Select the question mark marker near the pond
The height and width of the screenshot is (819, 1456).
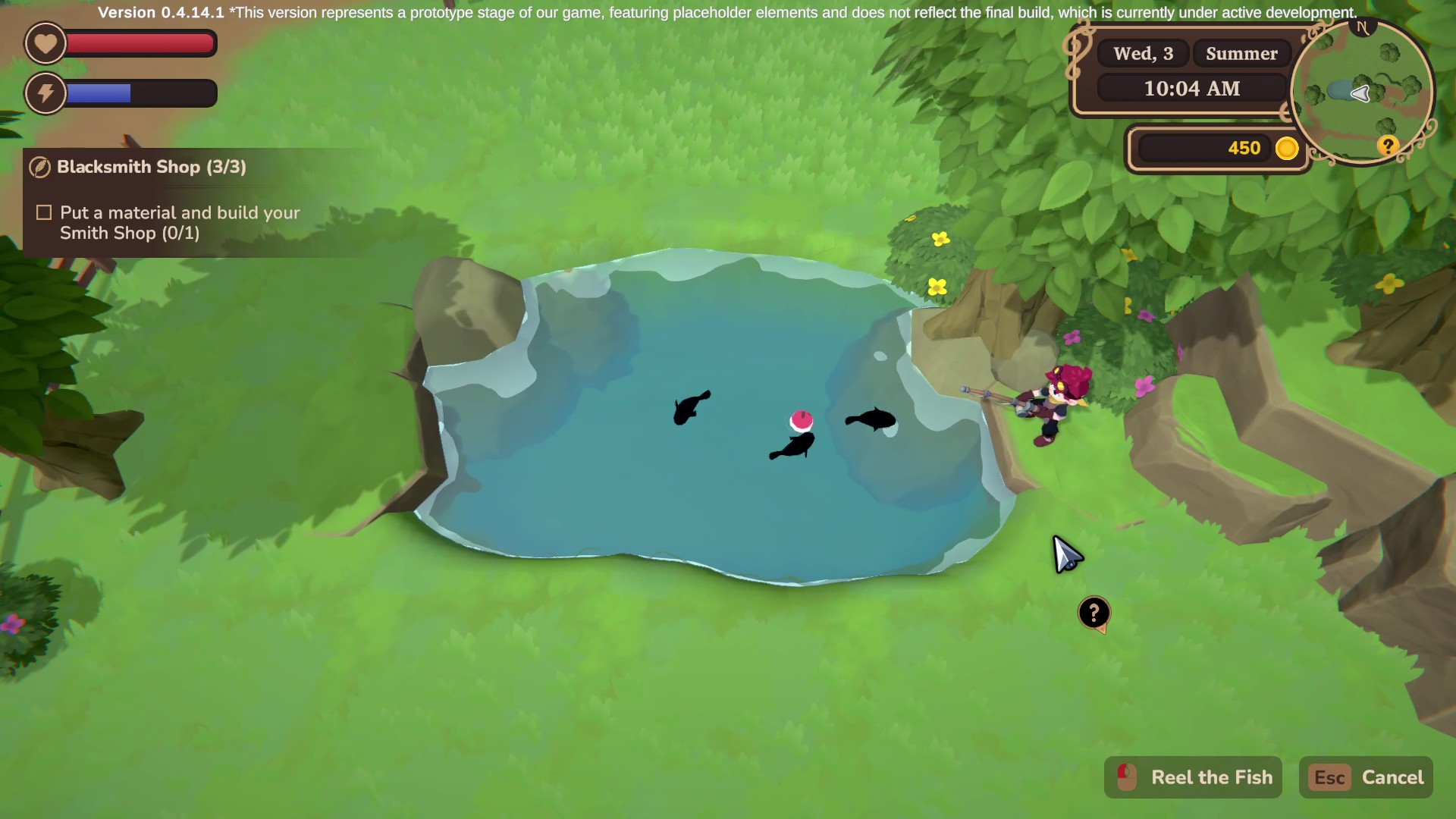[1094, 613]
